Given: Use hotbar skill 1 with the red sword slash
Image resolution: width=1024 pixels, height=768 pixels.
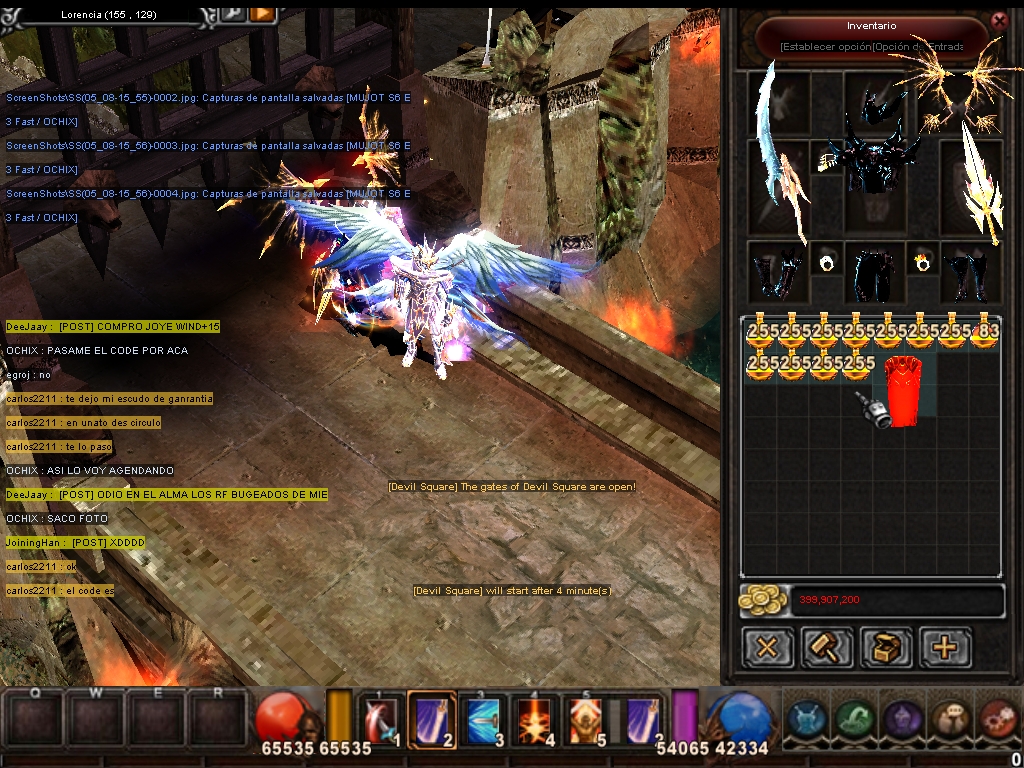Looking at the screenshot, I should [381, 718].
